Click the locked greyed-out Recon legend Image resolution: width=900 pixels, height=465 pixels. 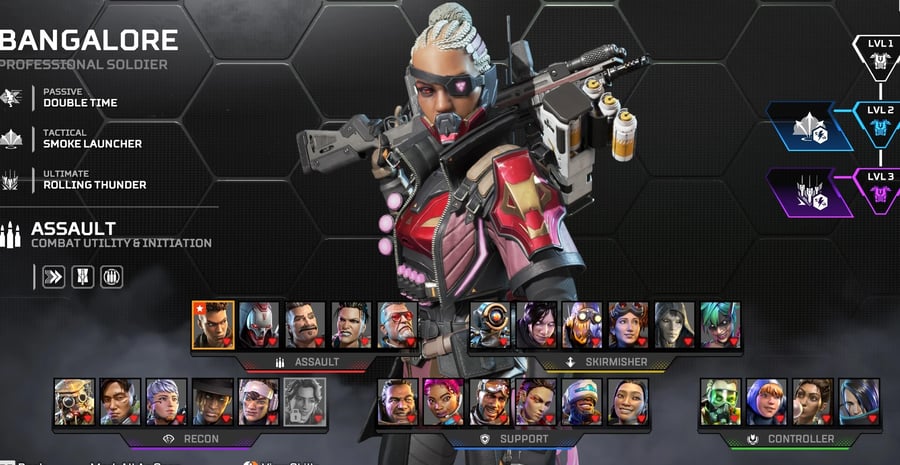click(x=305, y=401)
